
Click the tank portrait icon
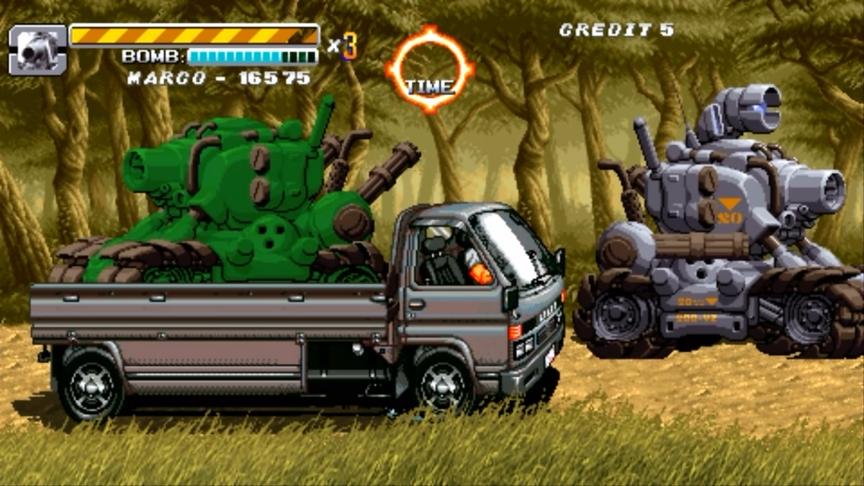(38, 50)
